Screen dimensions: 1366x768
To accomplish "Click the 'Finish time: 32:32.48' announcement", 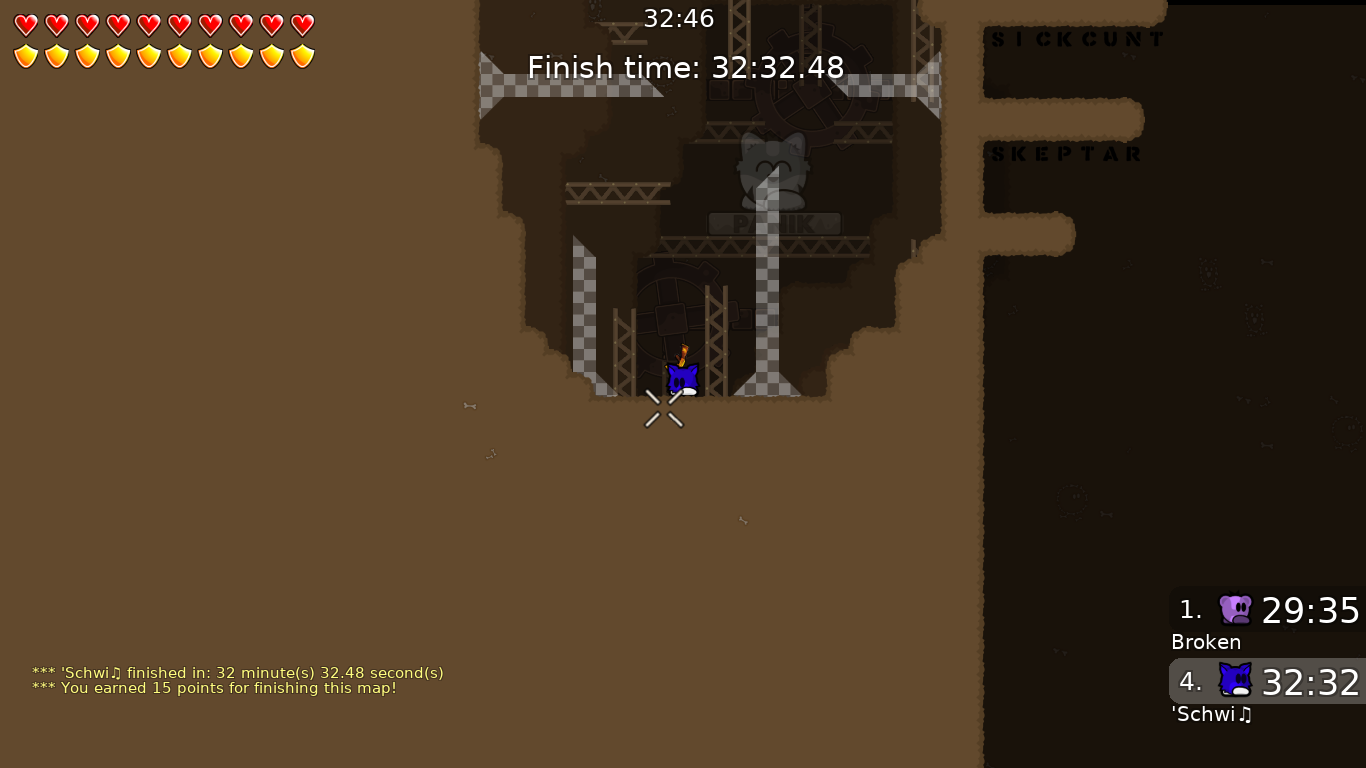I will pos(686,67).
